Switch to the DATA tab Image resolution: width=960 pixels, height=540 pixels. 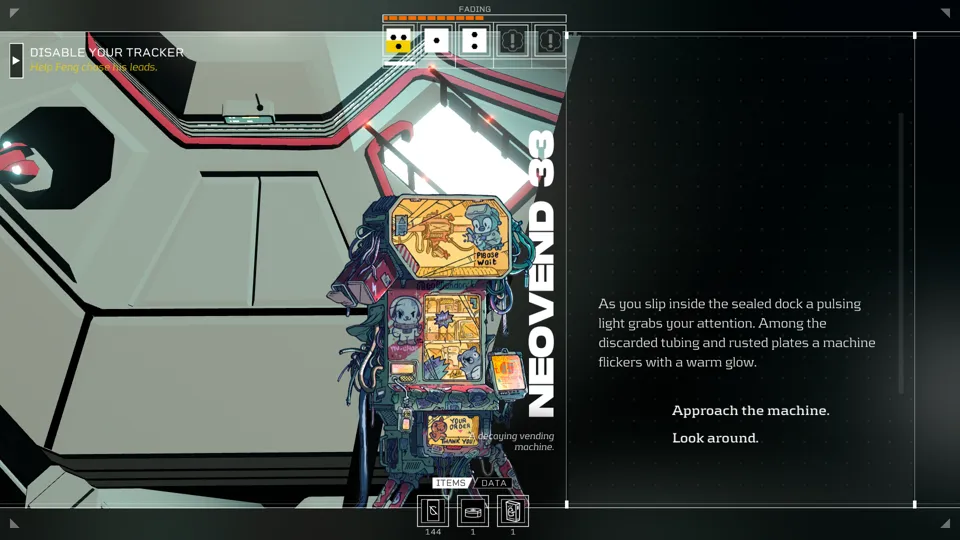(494, 483)
